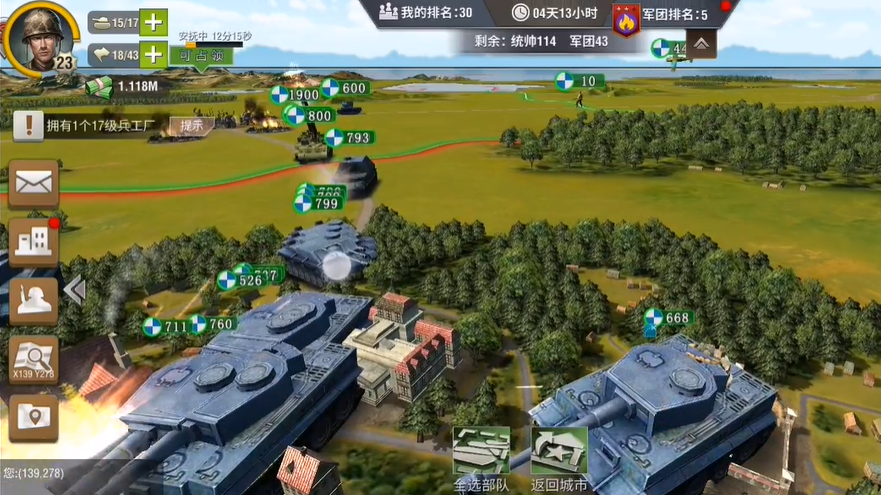881x495 pixels.
Task: Add more tank troops with the plus button
Action: click(153, 22)
